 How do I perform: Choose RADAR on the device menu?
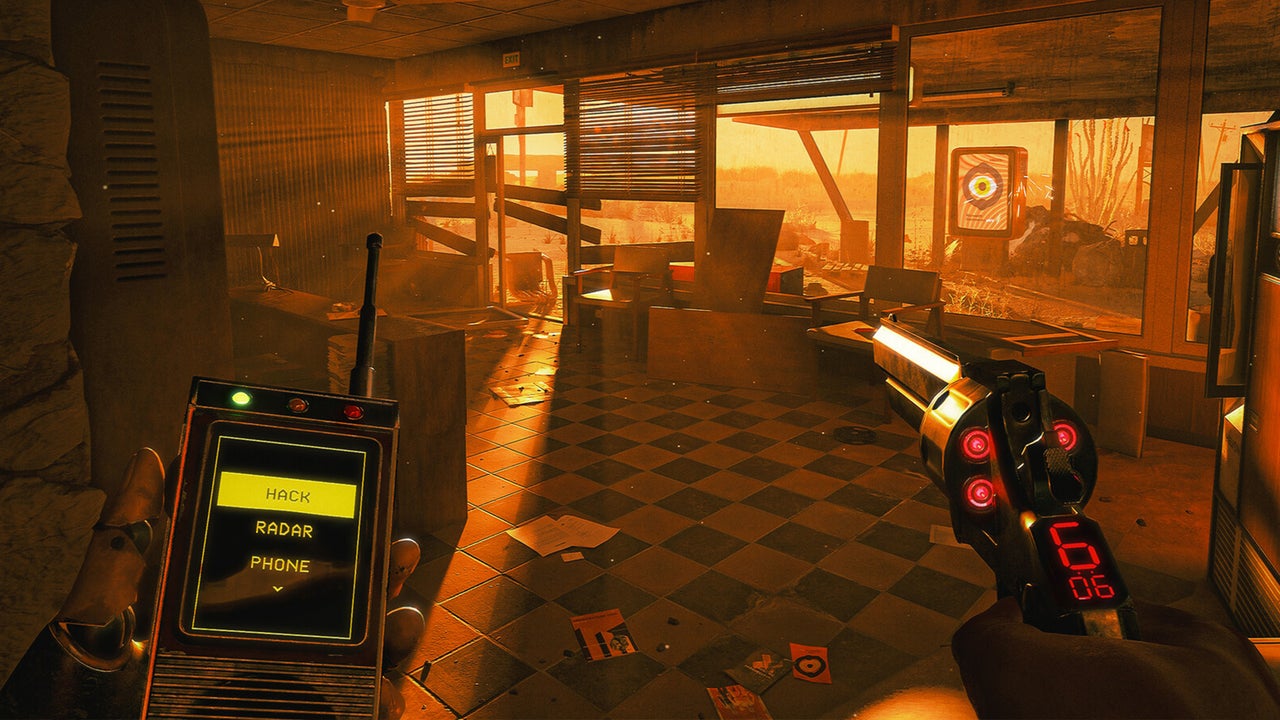pyautogui.click(x=284, y=530)
